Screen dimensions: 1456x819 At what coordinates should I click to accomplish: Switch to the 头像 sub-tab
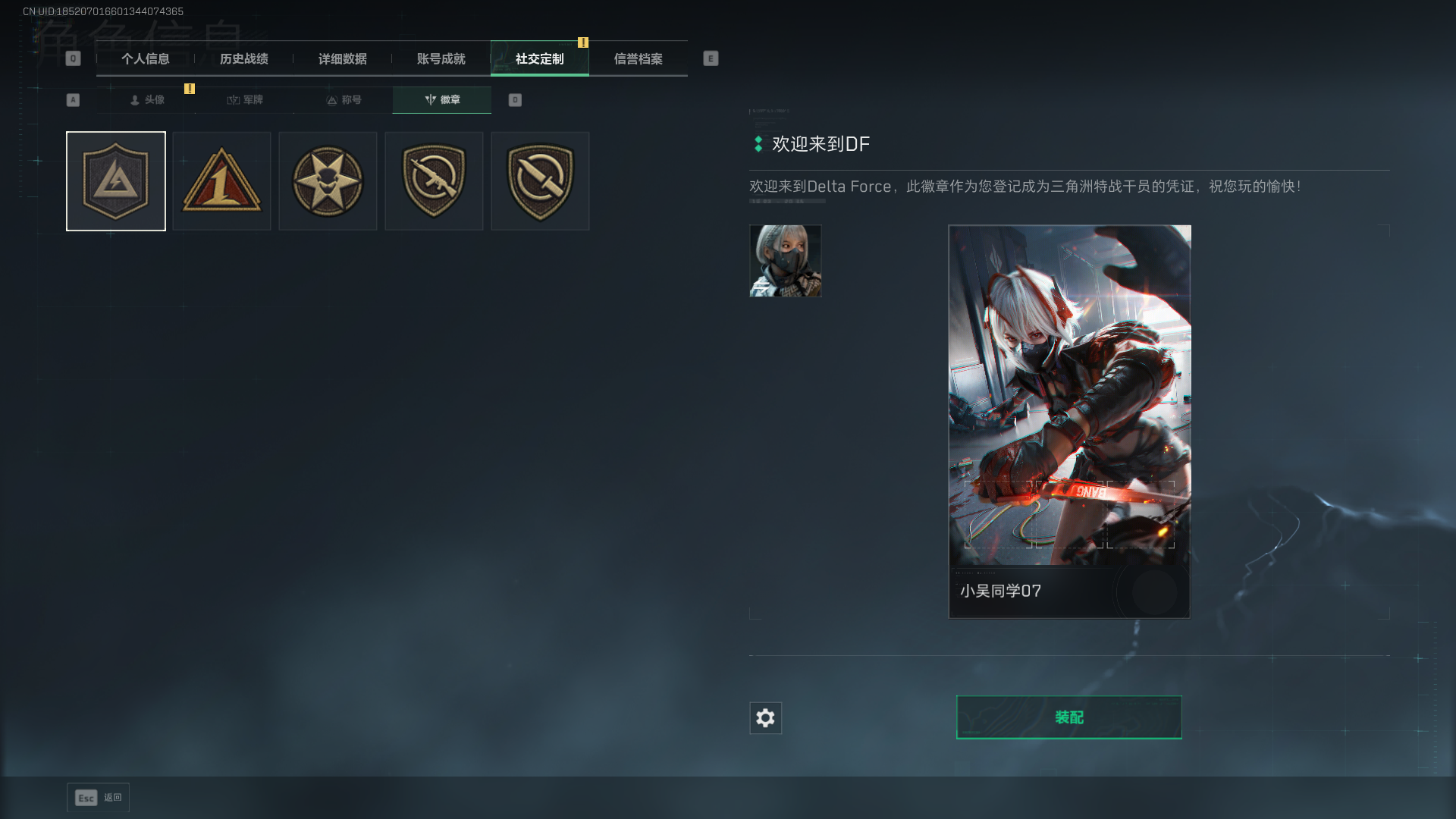[x=147, y=100]
